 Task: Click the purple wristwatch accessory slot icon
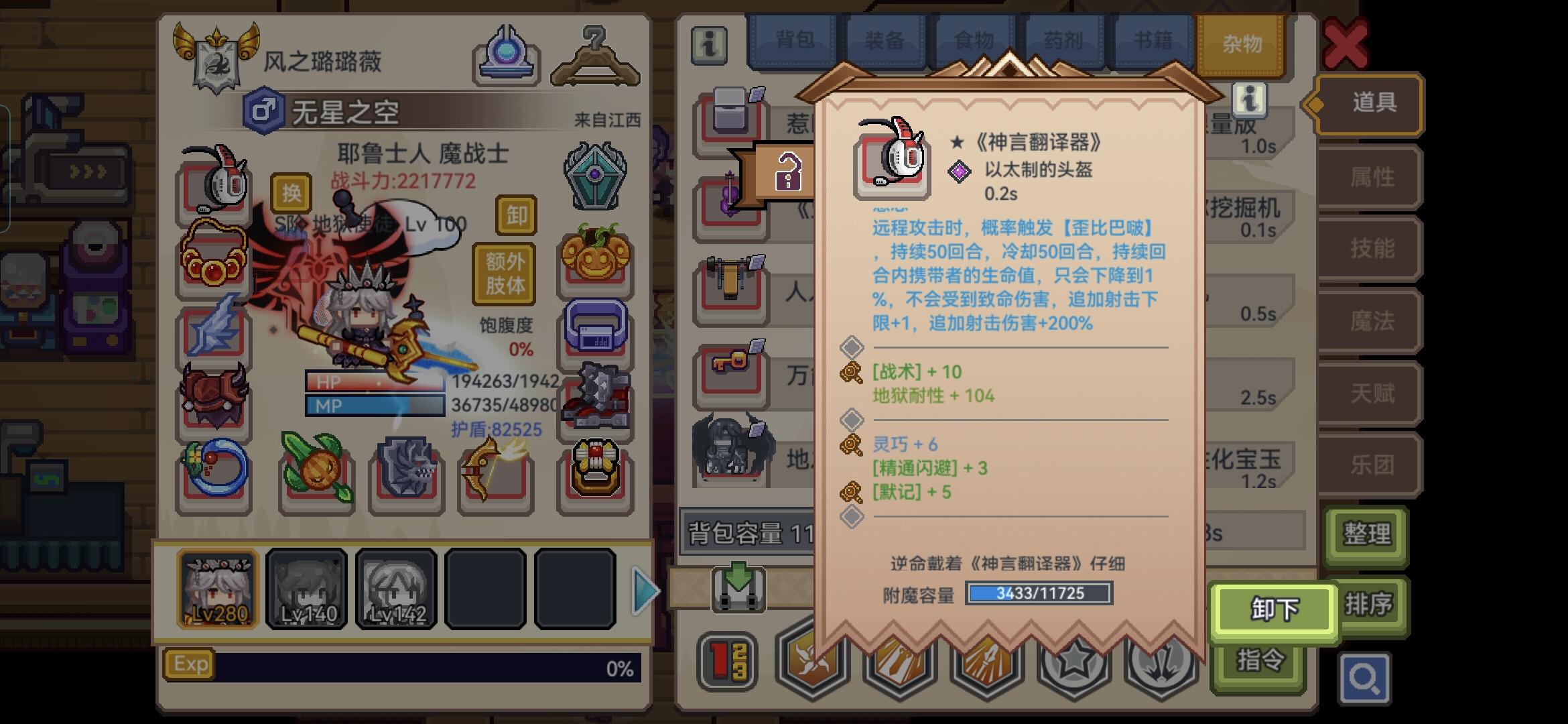click(595, 329)
